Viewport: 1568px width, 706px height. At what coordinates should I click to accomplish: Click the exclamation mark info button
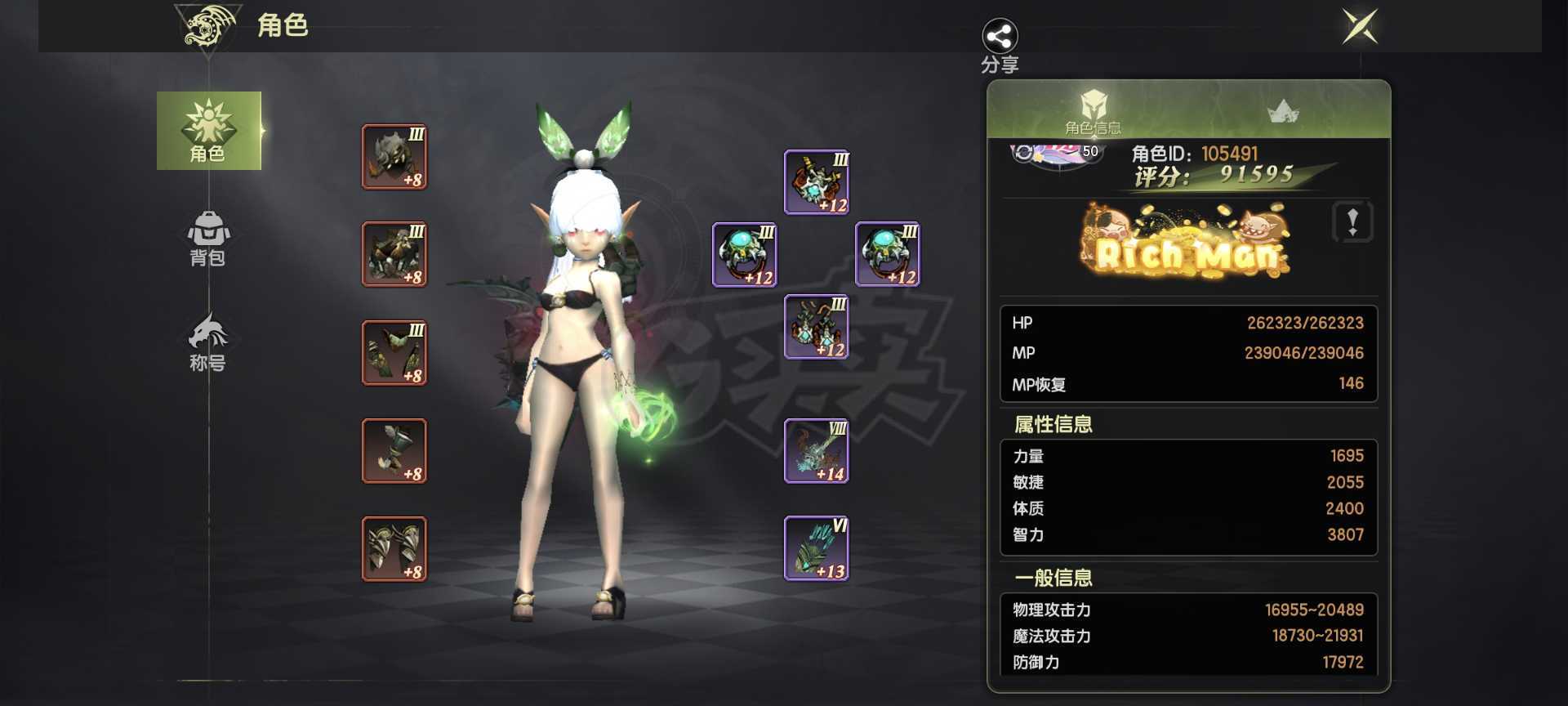tap(1352, 221)
